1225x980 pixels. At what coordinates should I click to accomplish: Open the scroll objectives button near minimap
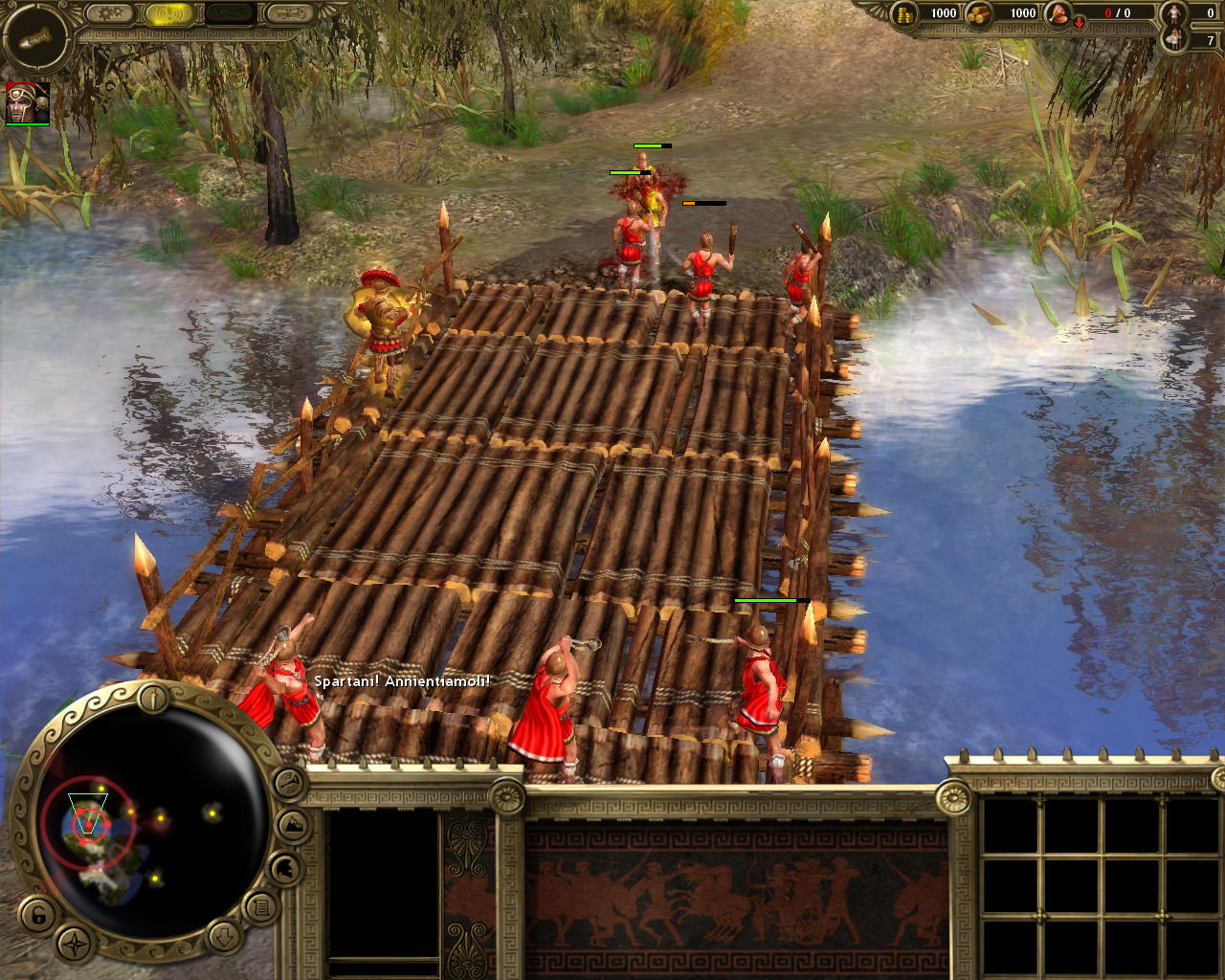[259, 906]
